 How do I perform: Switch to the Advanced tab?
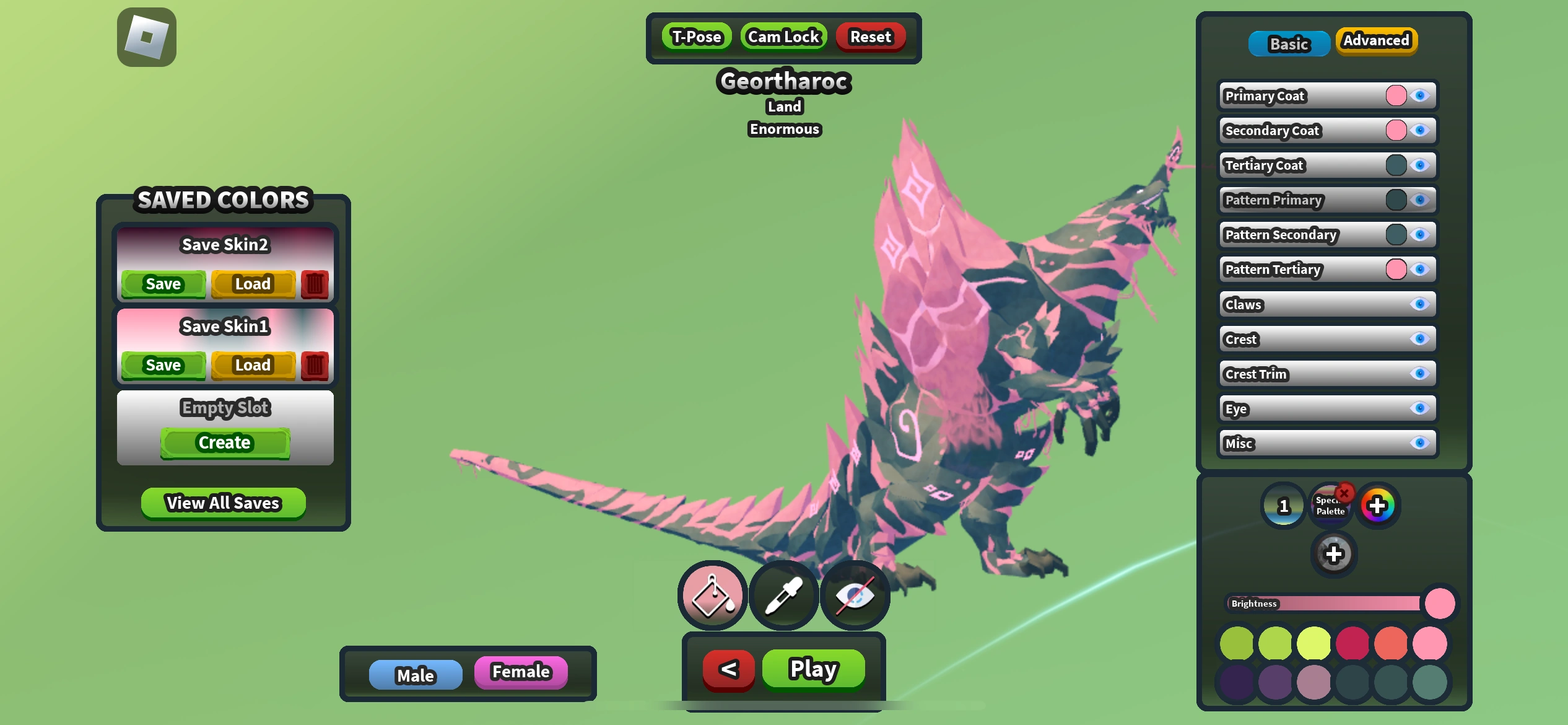click(x=1376, y=41)
